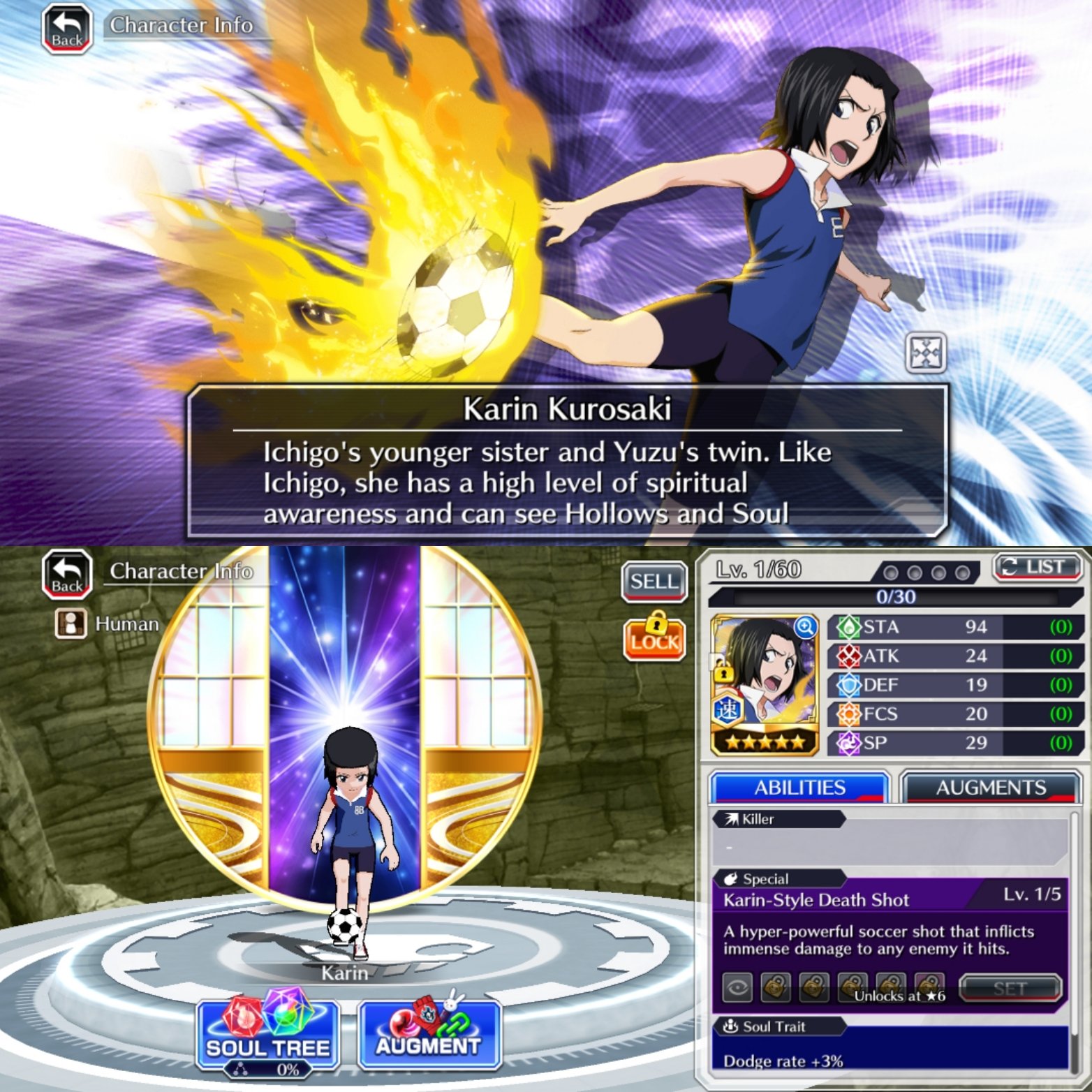Viewport: 1092px width, 1092px height.
Task: Switch to the AUGMENTS tab
Action: pyautogui.click(x=989, y=788)
